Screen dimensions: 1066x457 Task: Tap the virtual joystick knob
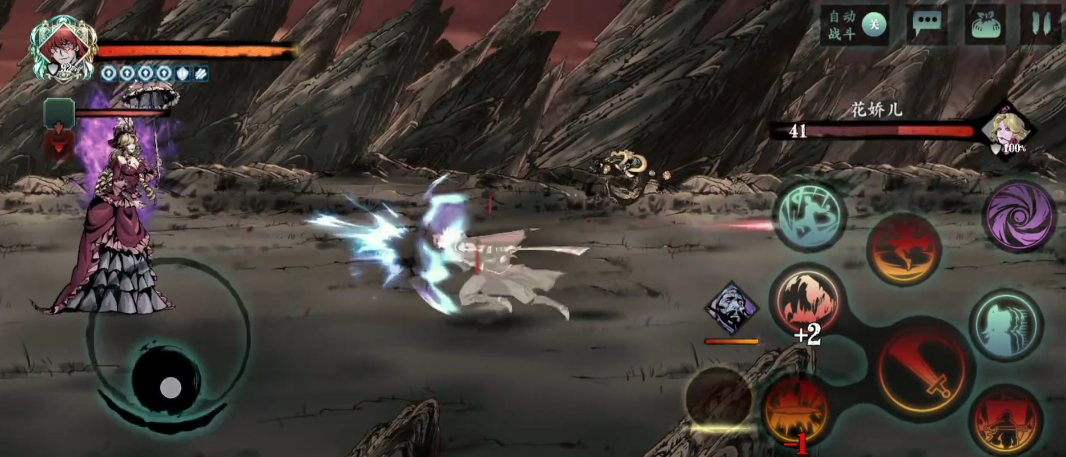(x=170, y=386)
